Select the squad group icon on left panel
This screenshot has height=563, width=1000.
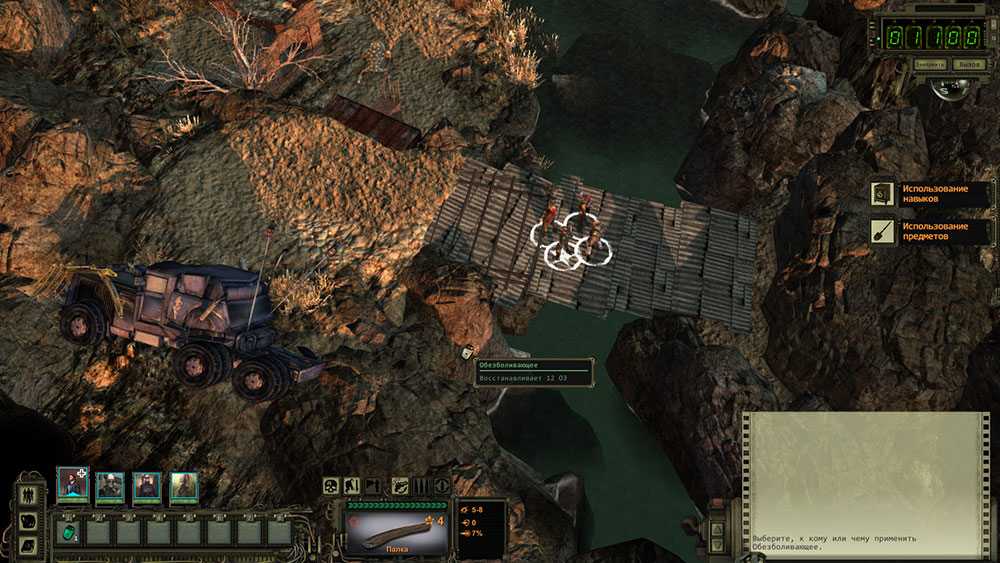pos(29,494)
